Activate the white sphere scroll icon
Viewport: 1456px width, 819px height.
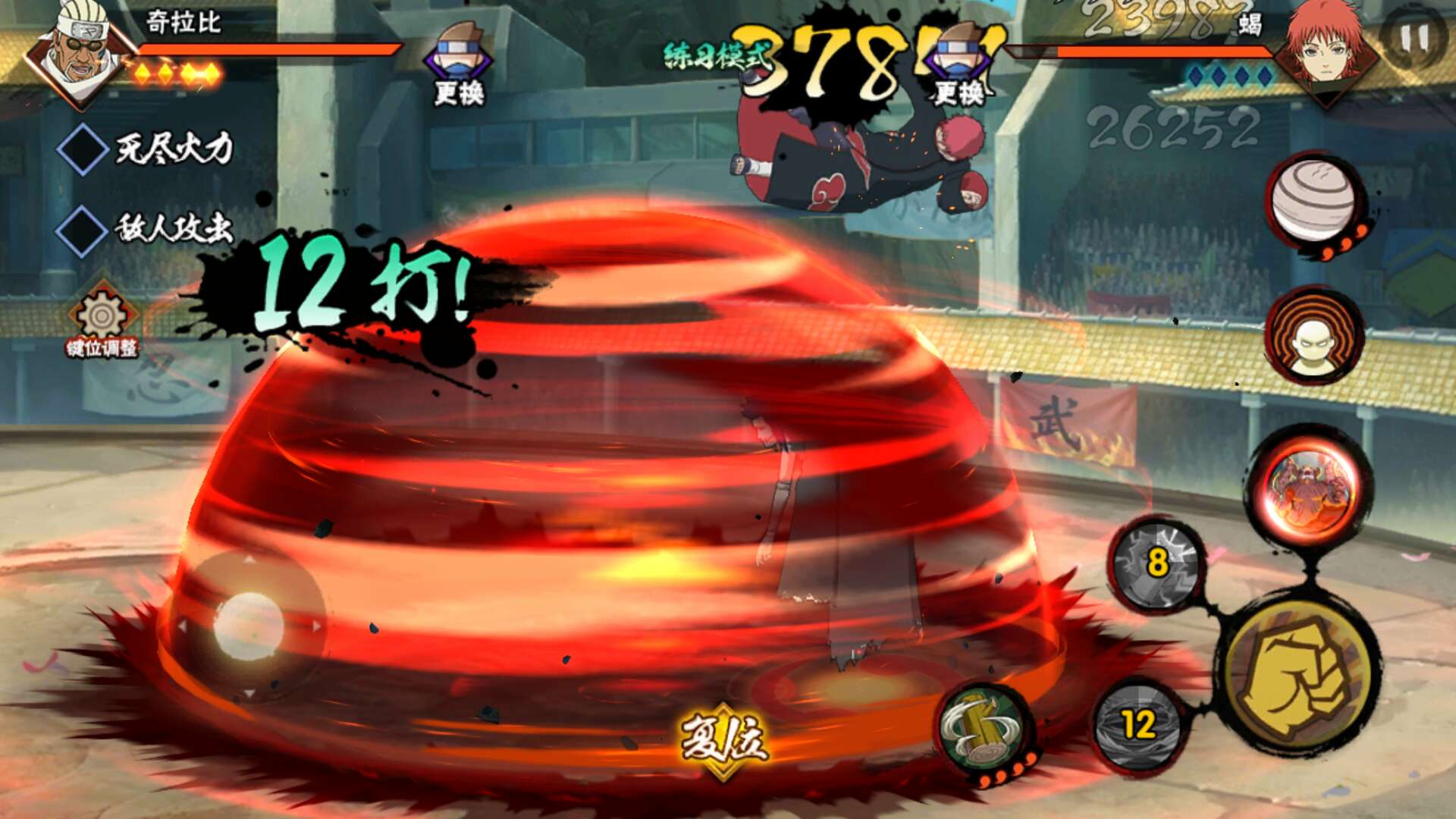pos(1313,201)
